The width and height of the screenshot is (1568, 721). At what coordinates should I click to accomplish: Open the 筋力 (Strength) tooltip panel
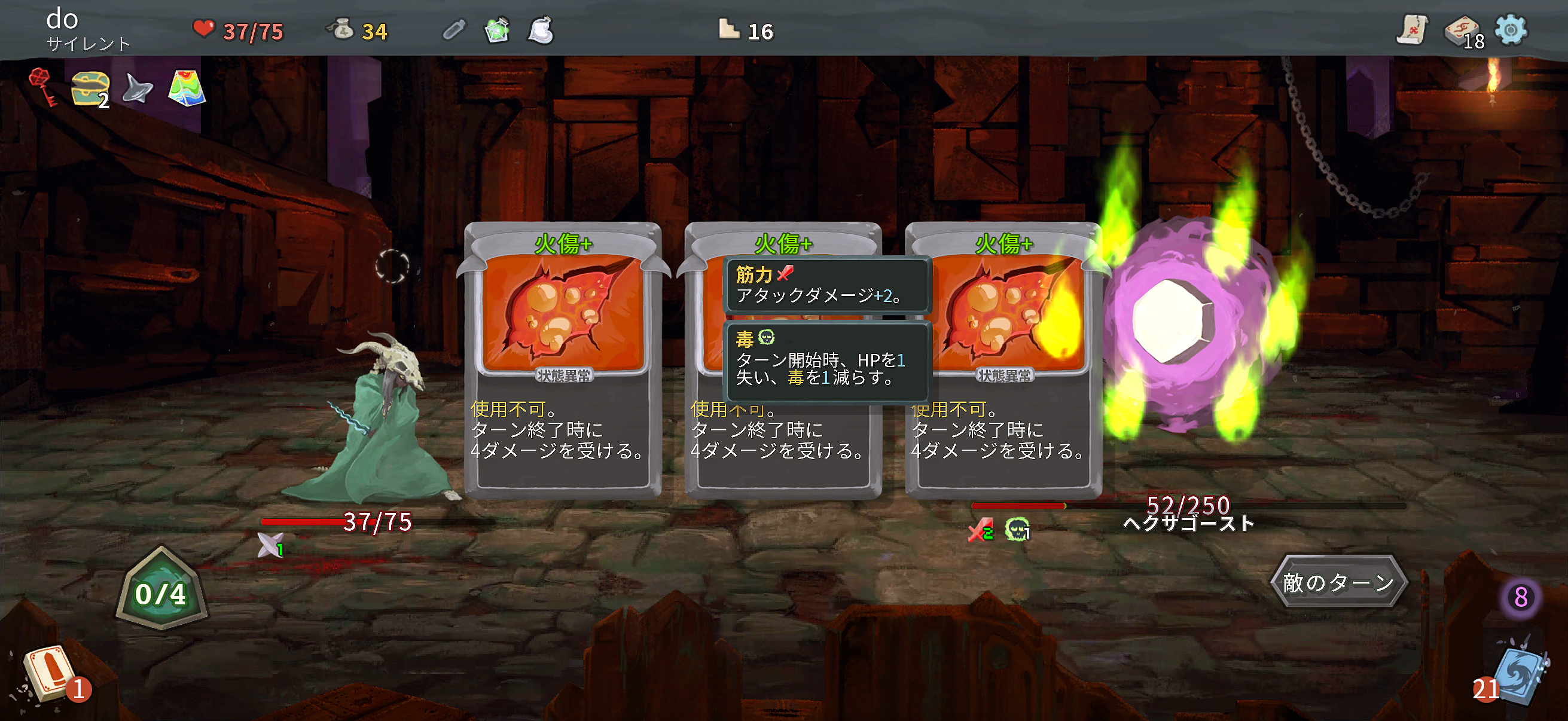pos(826,285)
